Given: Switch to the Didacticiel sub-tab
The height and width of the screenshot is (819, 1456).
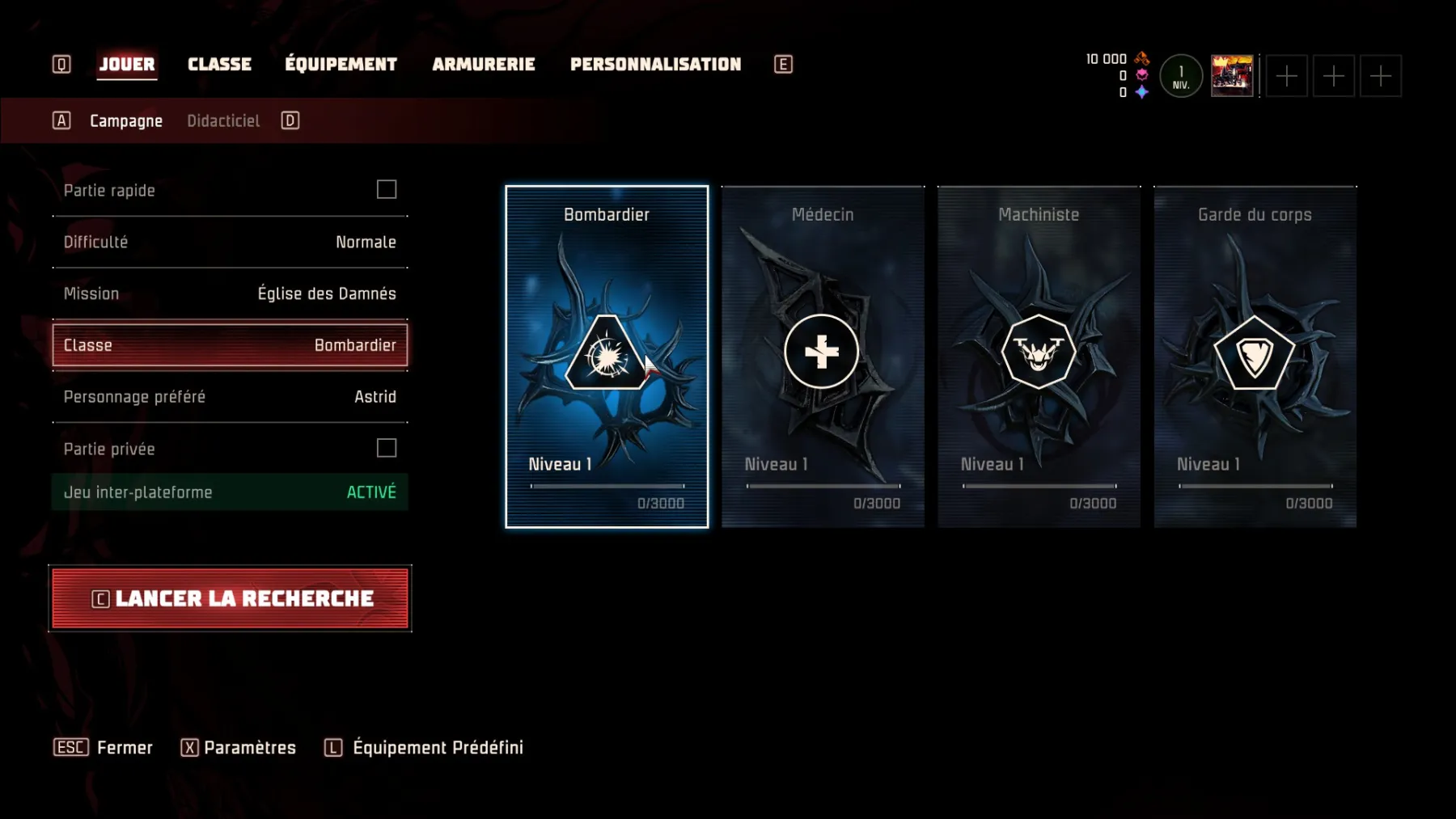Looking at the screenshot, I should tap(223, 121).
